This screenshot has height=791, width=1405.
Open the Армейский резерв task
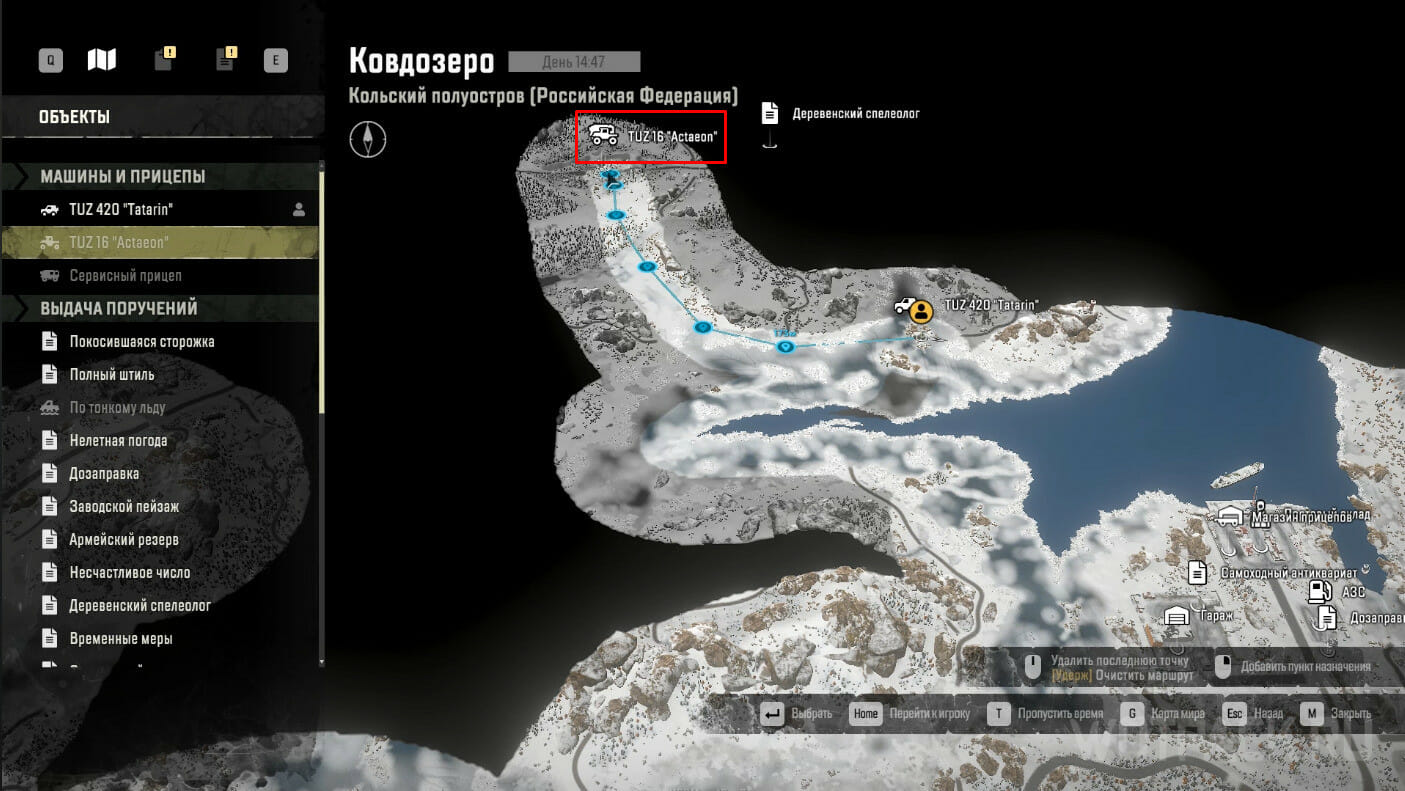click(x=123, y=539)
